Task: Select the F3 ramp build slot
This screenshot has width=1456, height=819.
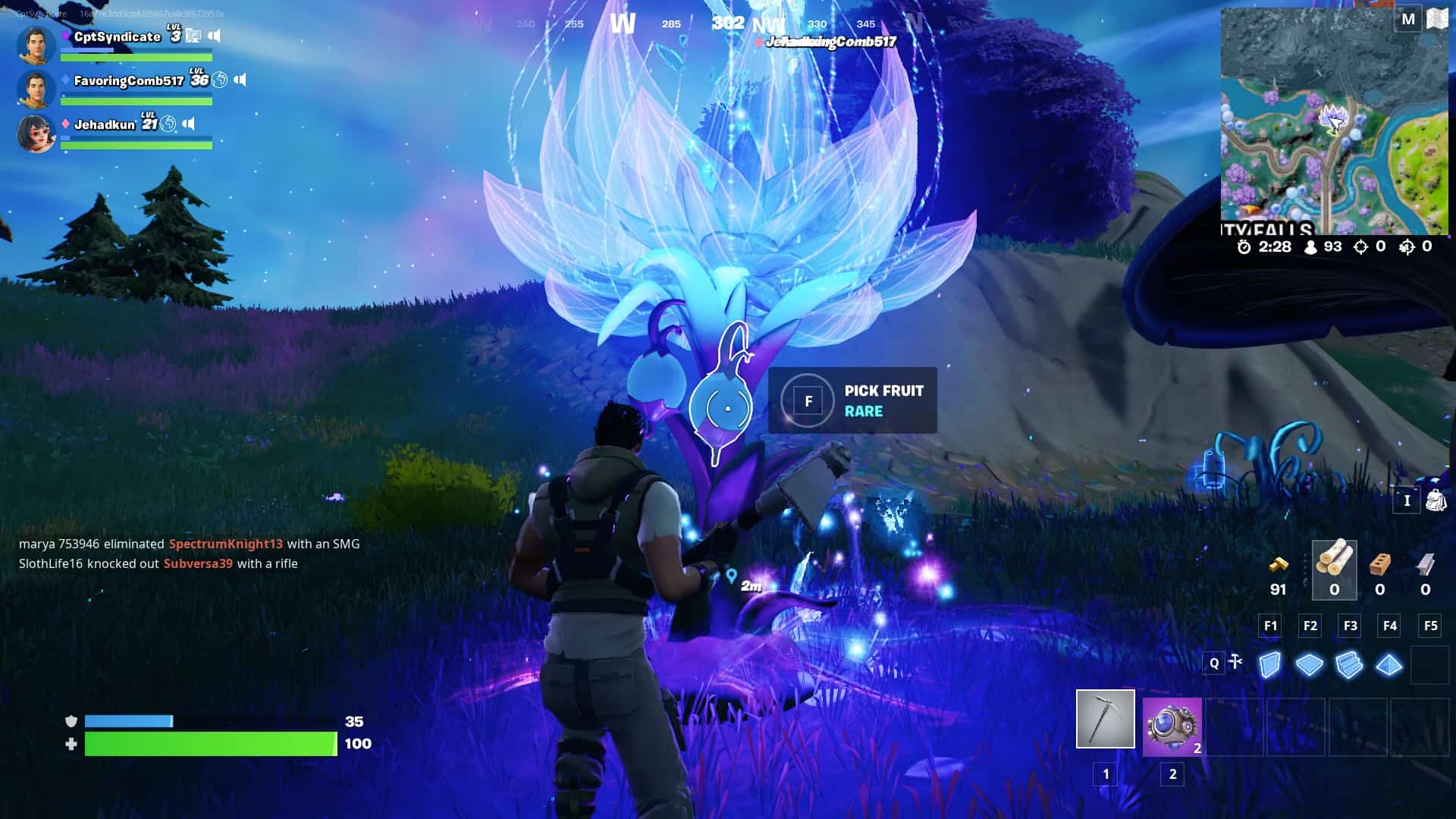Action: pyautogui.click(x=1351, y=626)
